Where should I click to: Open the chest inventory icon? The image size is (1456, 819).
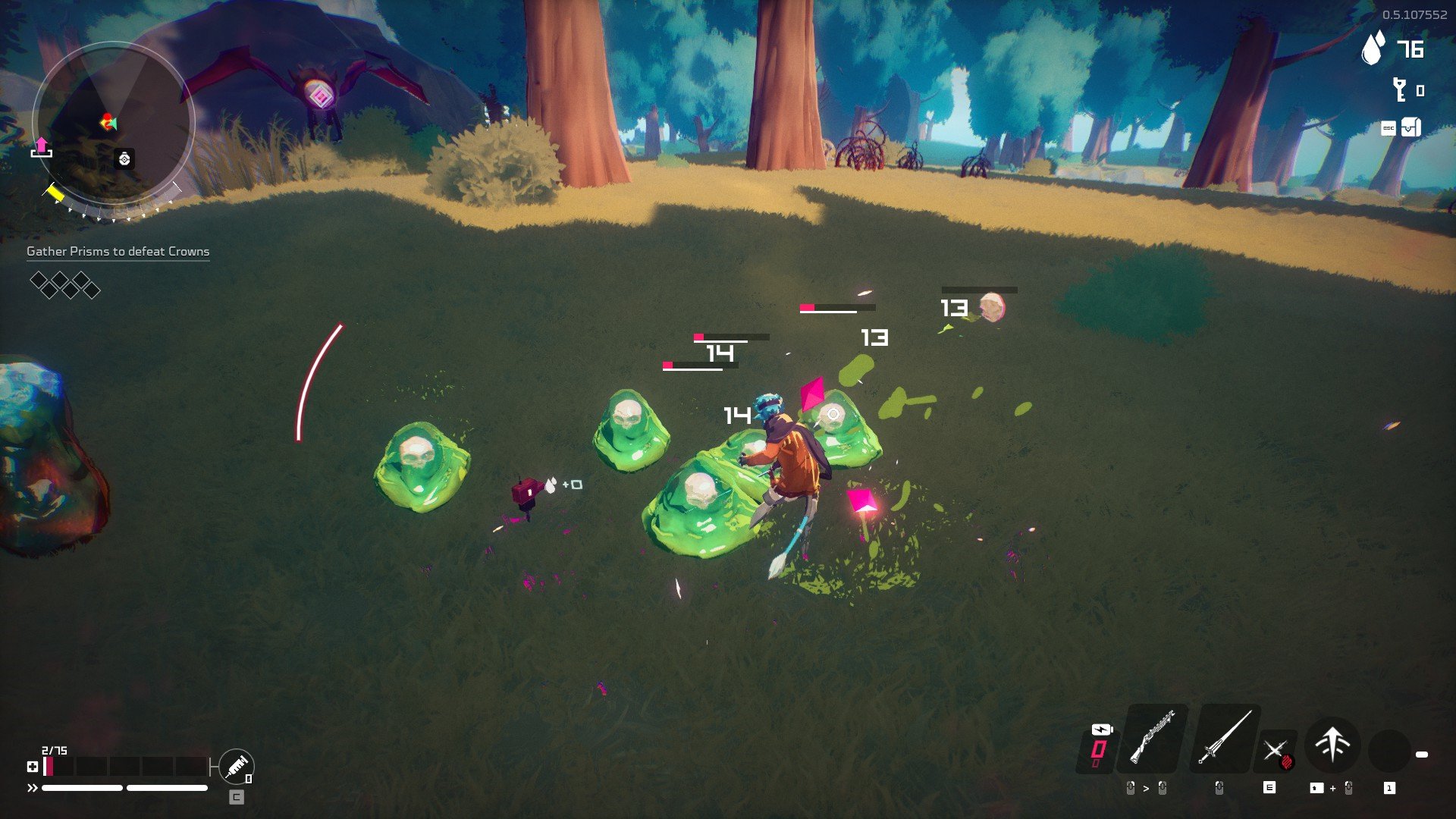pyautogui.click(x=1410, y=127)
